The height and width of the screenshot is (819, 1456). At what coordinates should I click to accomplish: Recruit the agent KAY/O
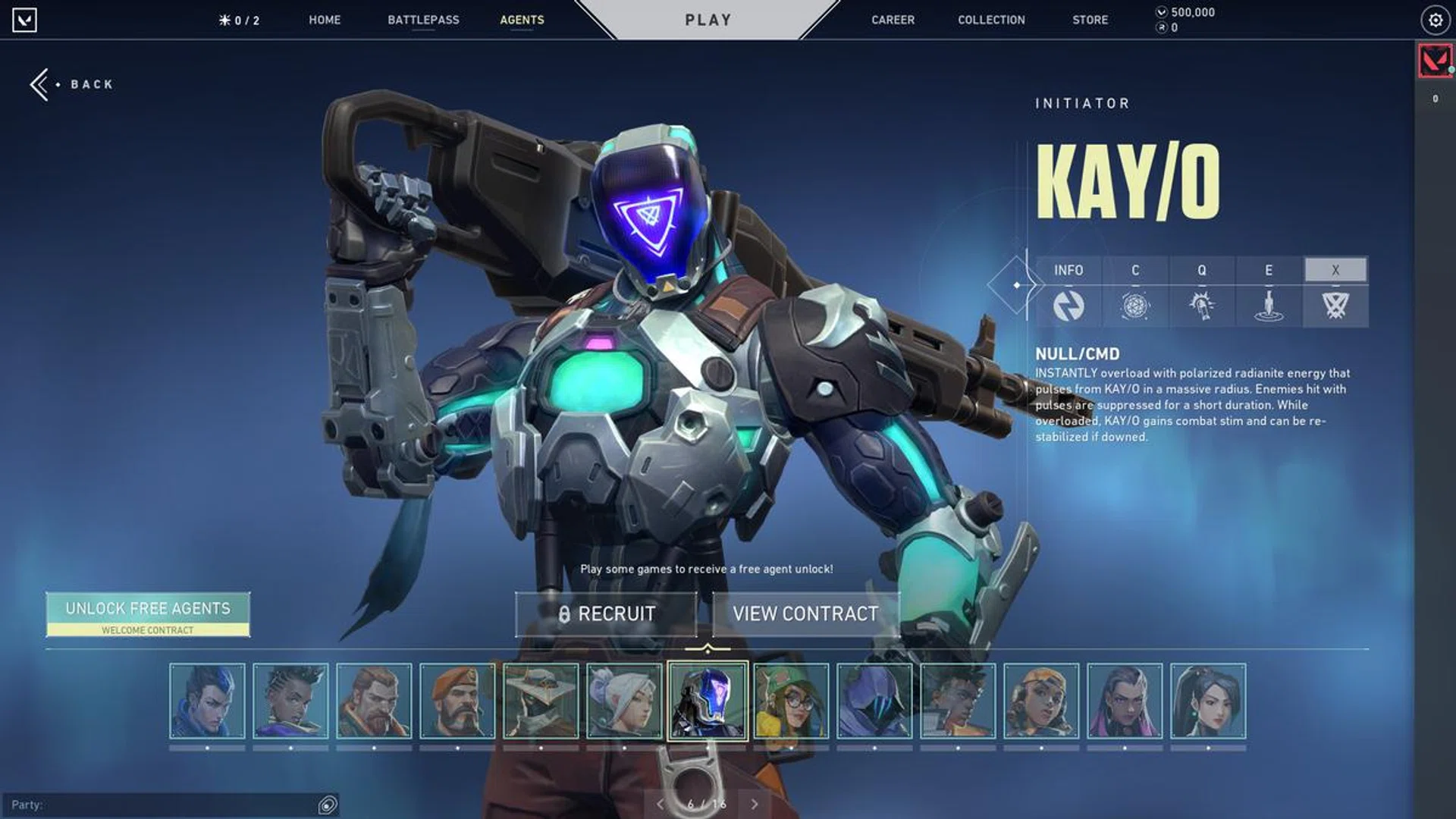point(606,613)
